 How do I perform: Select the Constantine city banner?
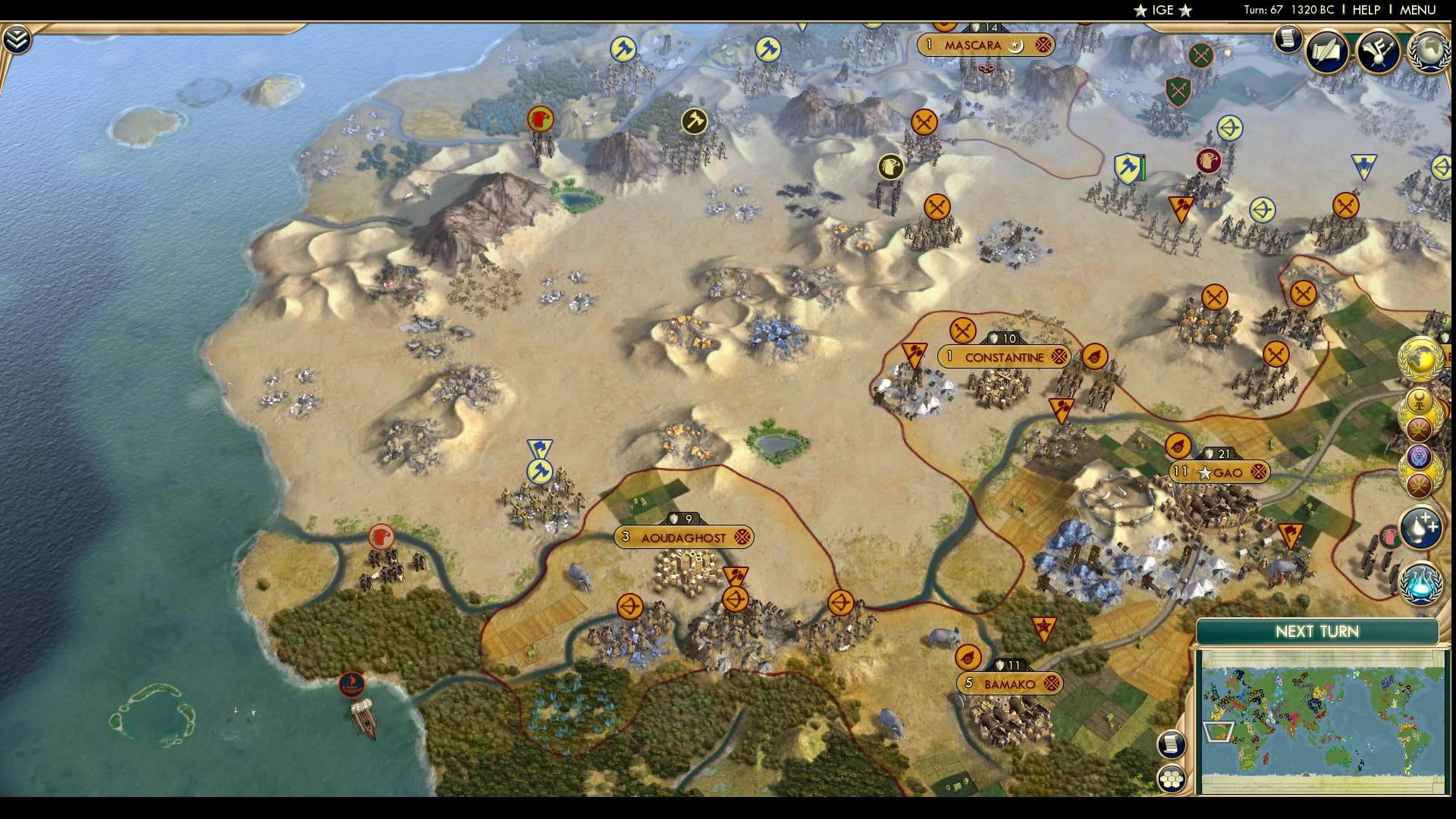tap(1004, 357)
